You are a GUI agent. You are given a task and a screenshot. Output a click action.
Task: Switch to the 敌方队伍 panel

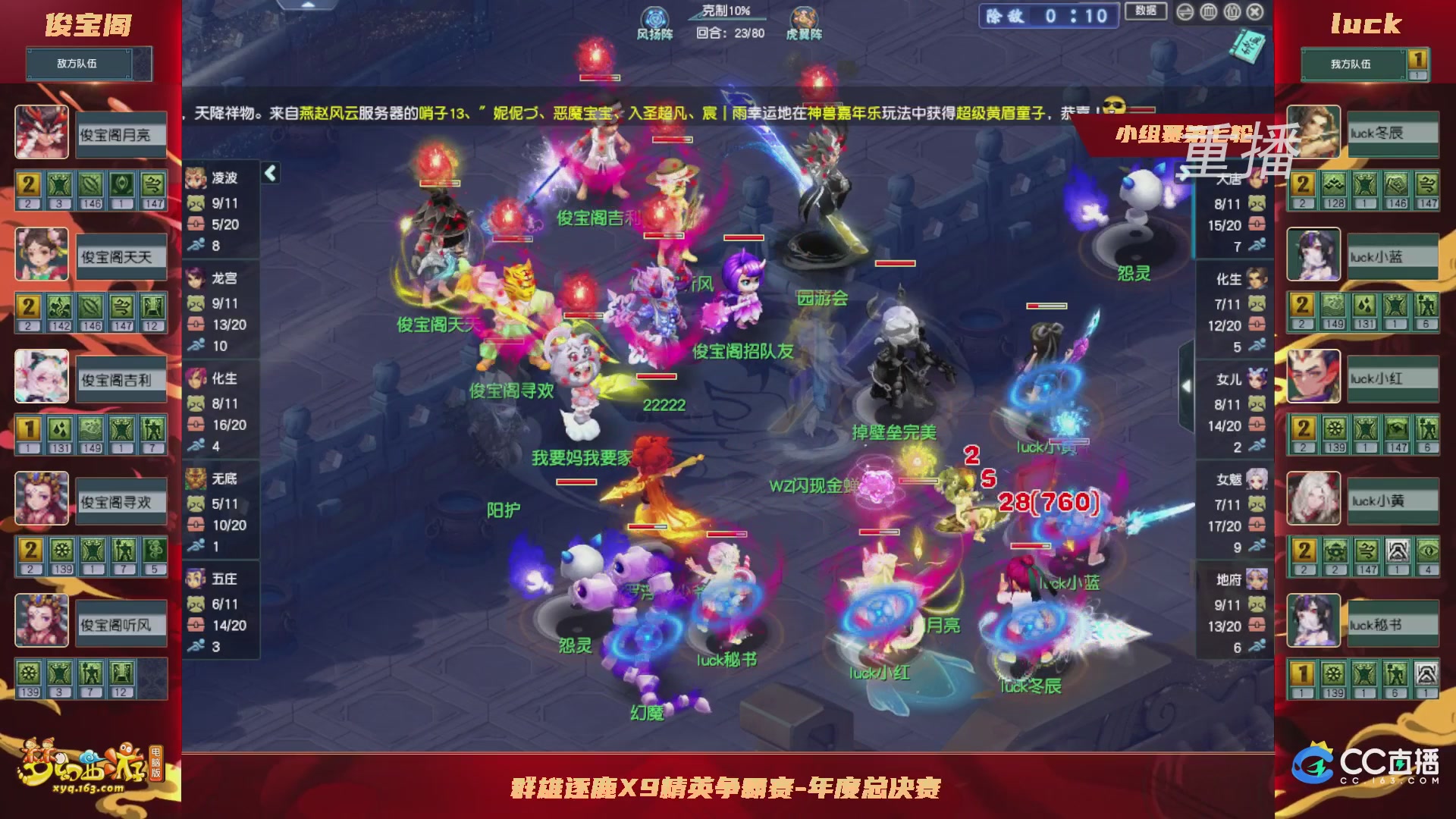(x=80, y=64)
